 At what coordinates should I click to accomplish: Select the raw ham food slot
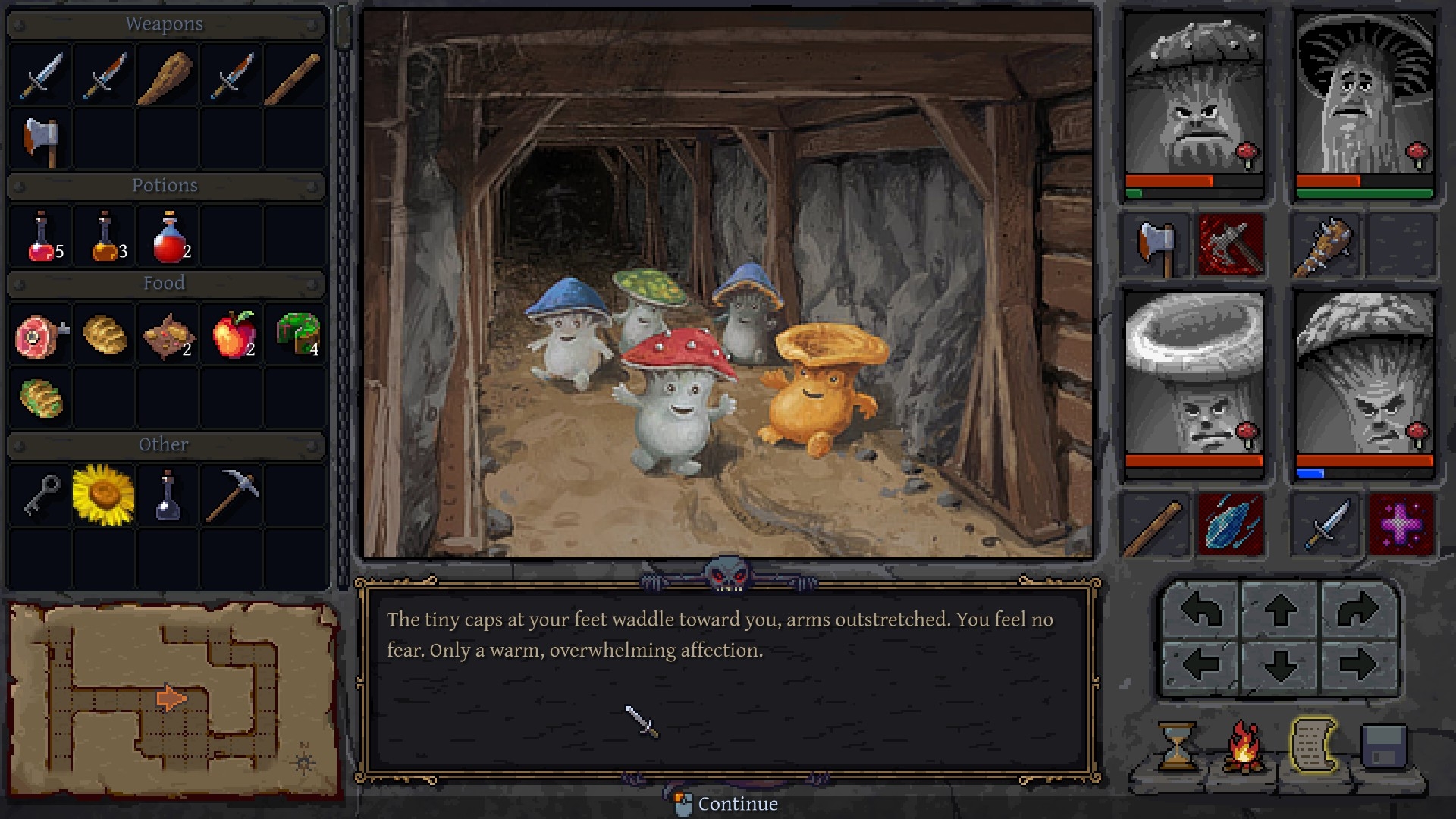pyautogui.click(x=40, y=334)
